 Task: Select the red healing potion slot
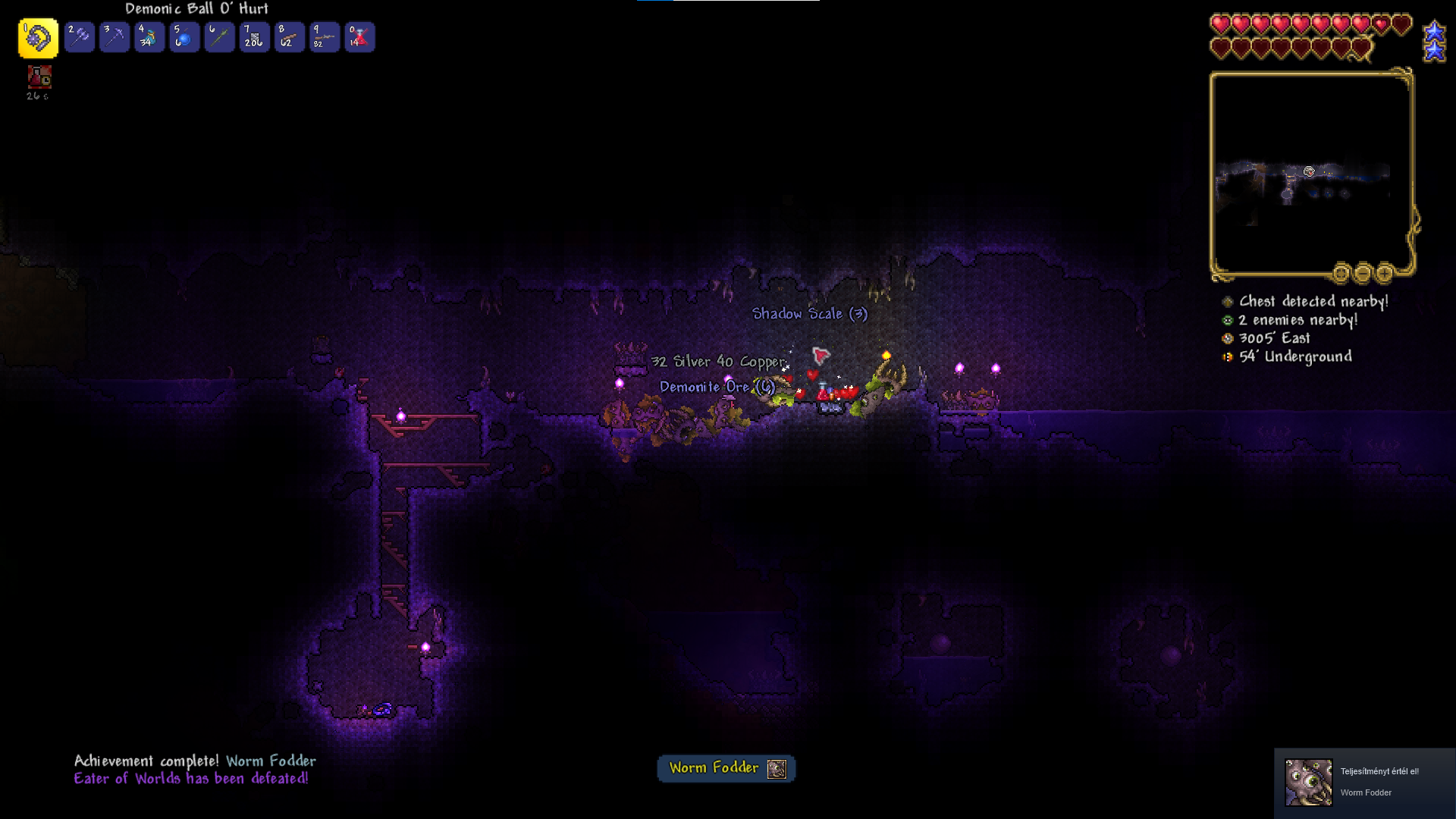[x=359, y=37]
